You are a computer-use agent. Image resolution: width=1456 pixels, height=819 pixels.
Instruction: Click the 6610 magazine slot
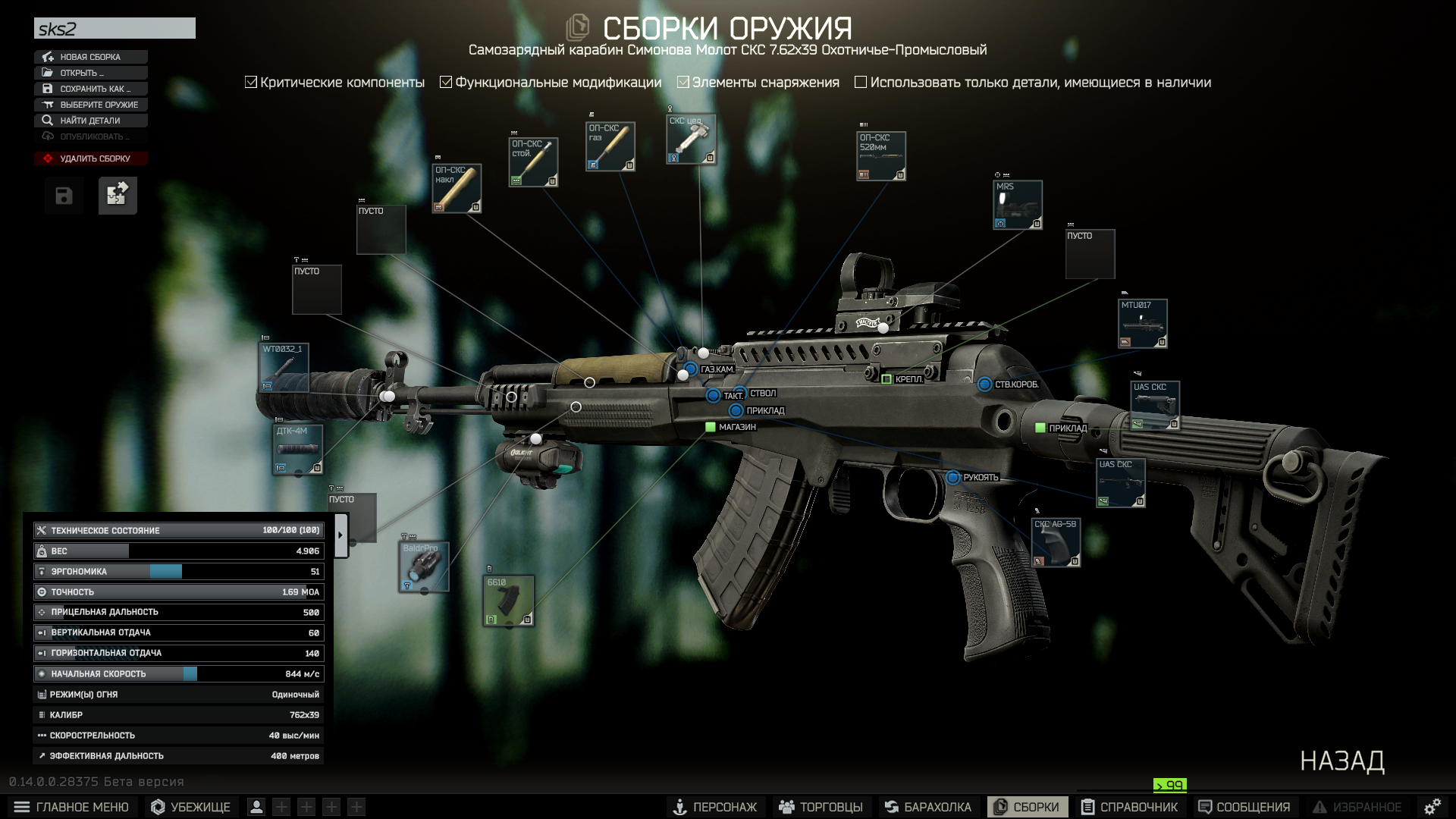click(x=509, y=601)
